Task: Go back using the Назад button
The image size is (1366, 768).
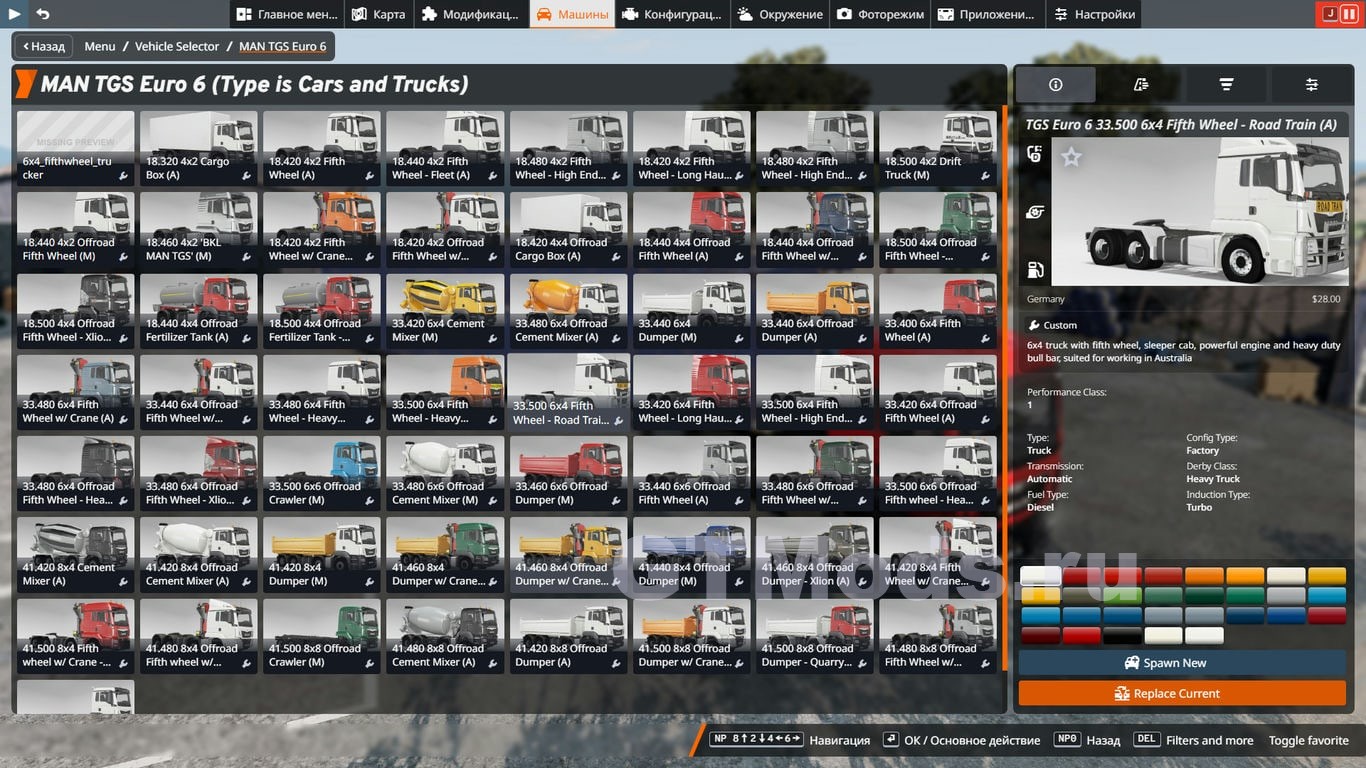Action: (43, 46)
